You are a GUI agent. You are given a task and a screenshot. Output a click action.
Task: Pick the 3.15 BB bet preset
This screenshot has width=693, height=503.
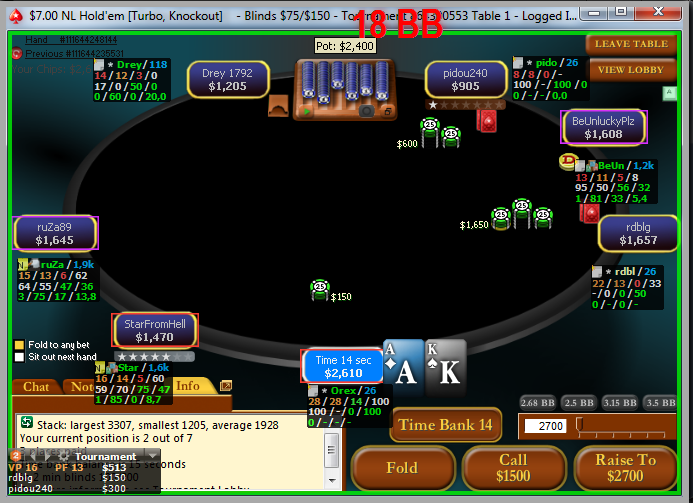(x=620, y=402)
